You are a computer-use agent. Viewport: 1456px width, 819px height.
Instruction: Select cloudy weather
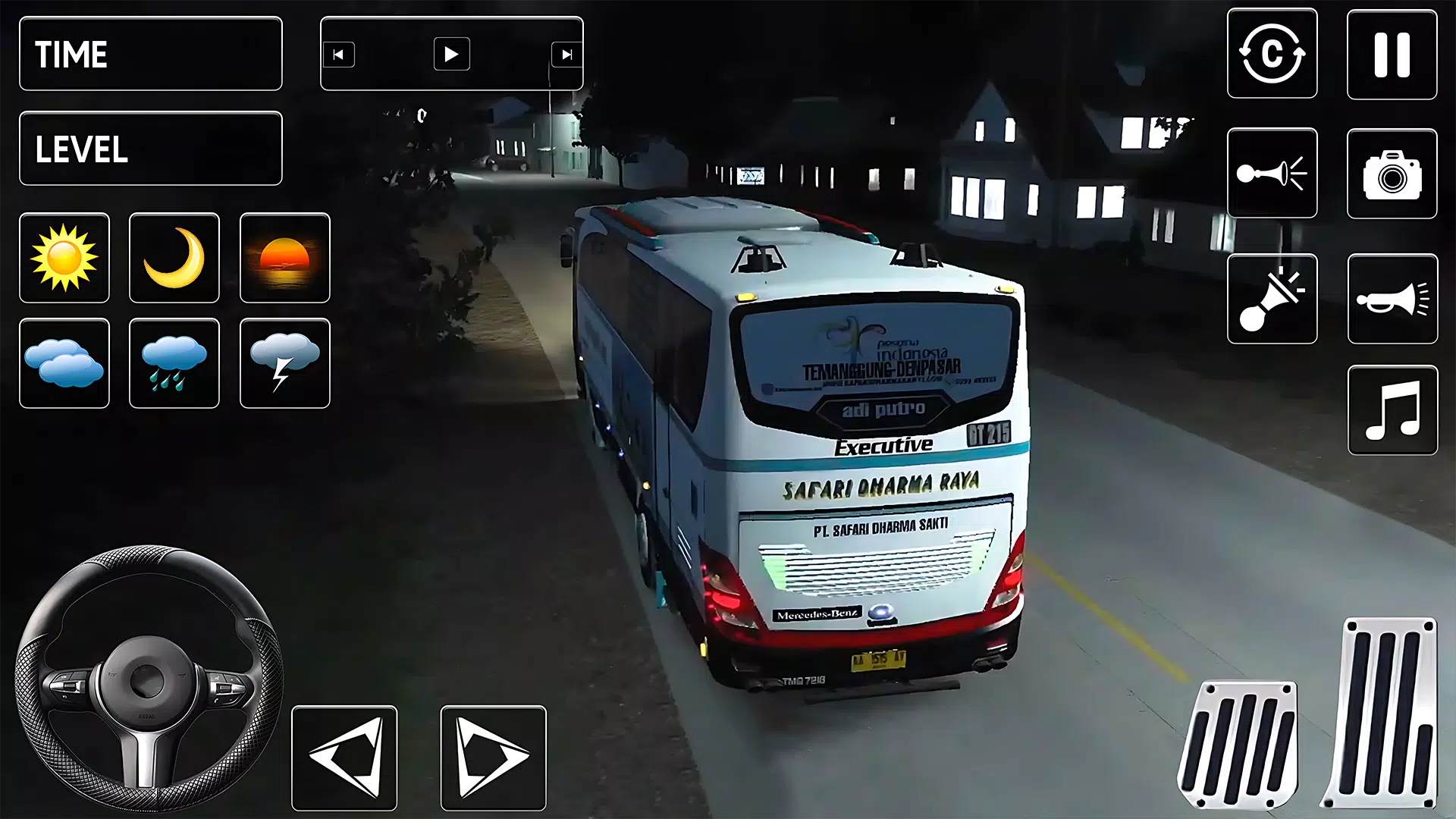click(x=64, y=363)
